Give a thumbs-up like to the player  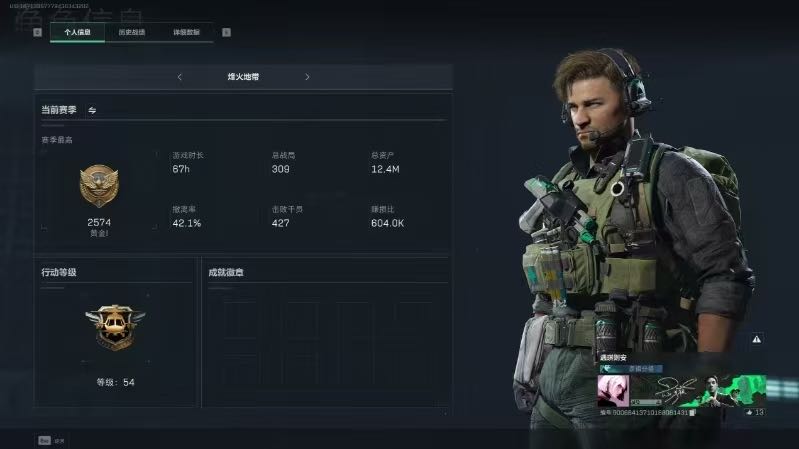(746, 412)
